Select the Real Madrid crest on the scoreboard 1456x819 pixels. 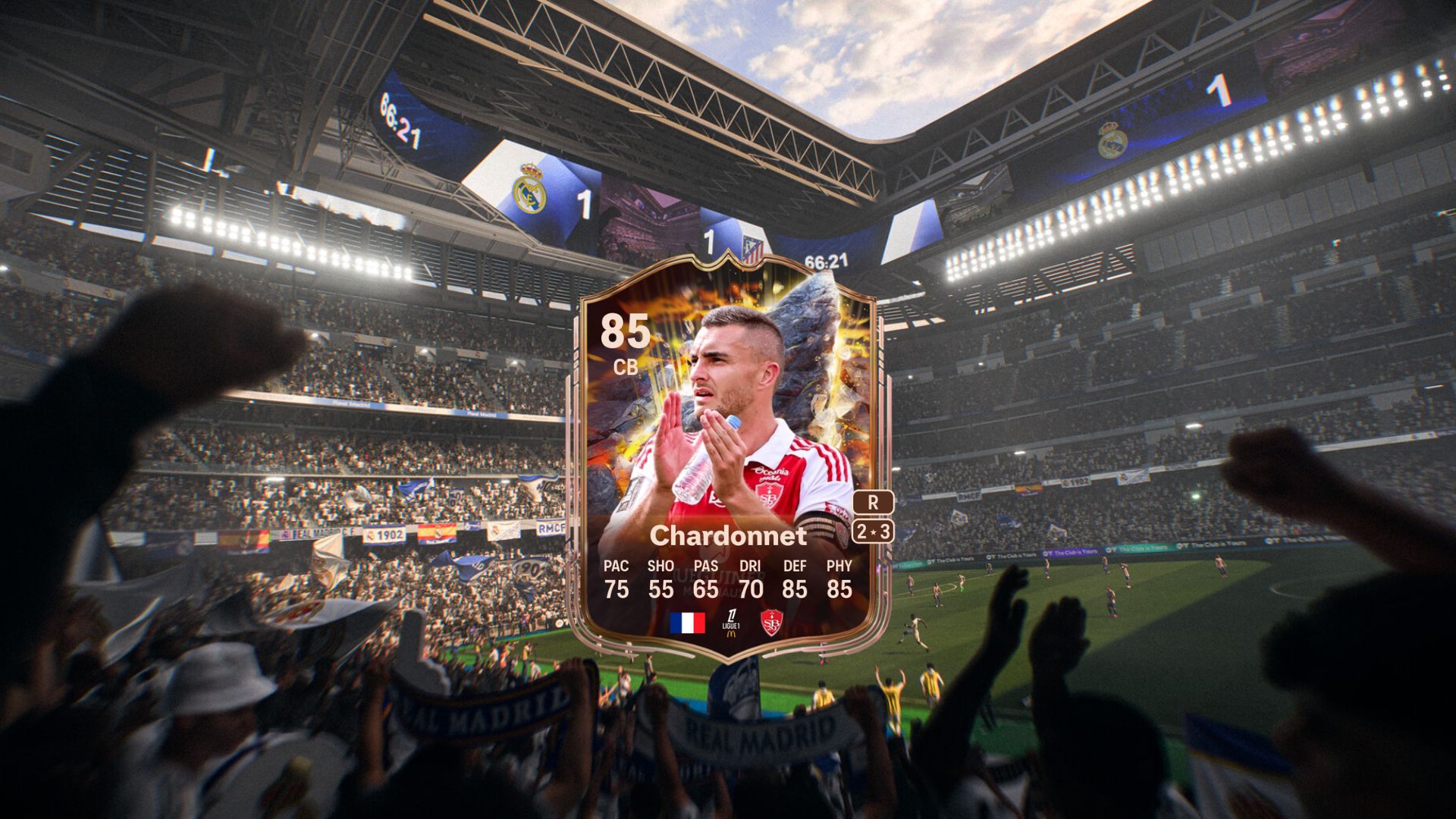point(529,191)
